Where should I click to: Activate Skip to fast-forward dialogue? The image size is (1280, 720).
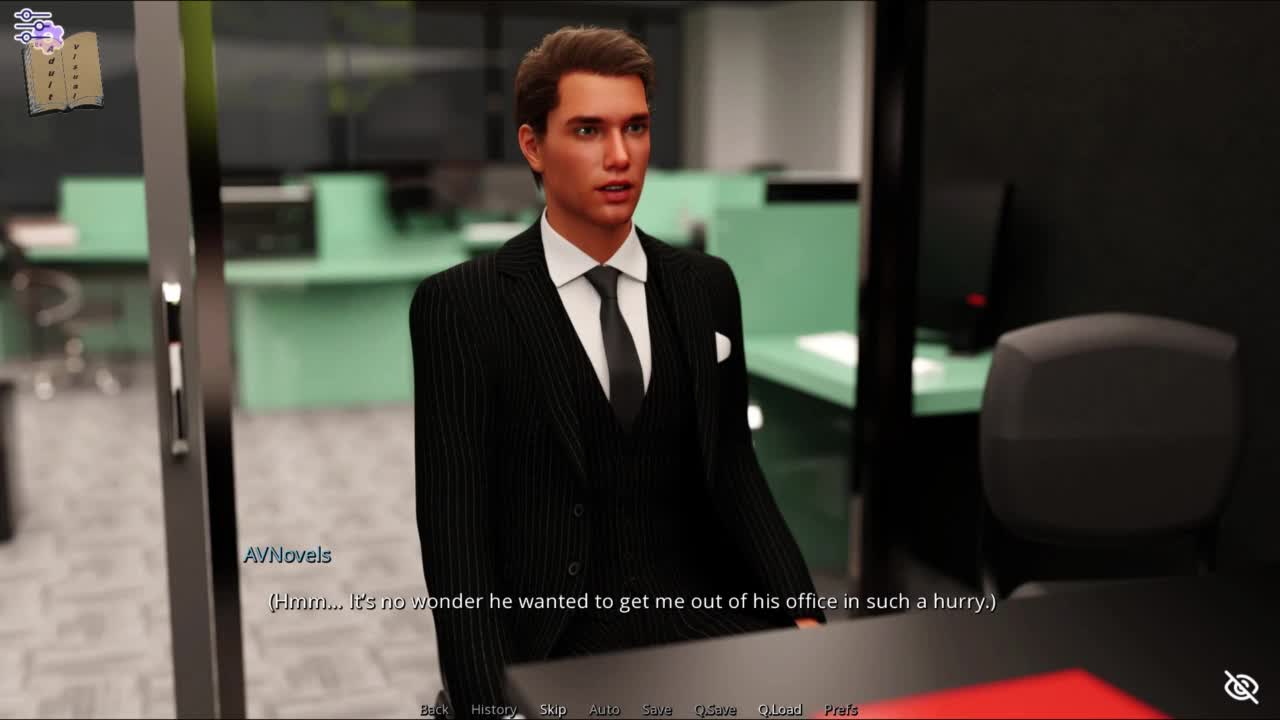pyautogui.click(x=553, y=709)
